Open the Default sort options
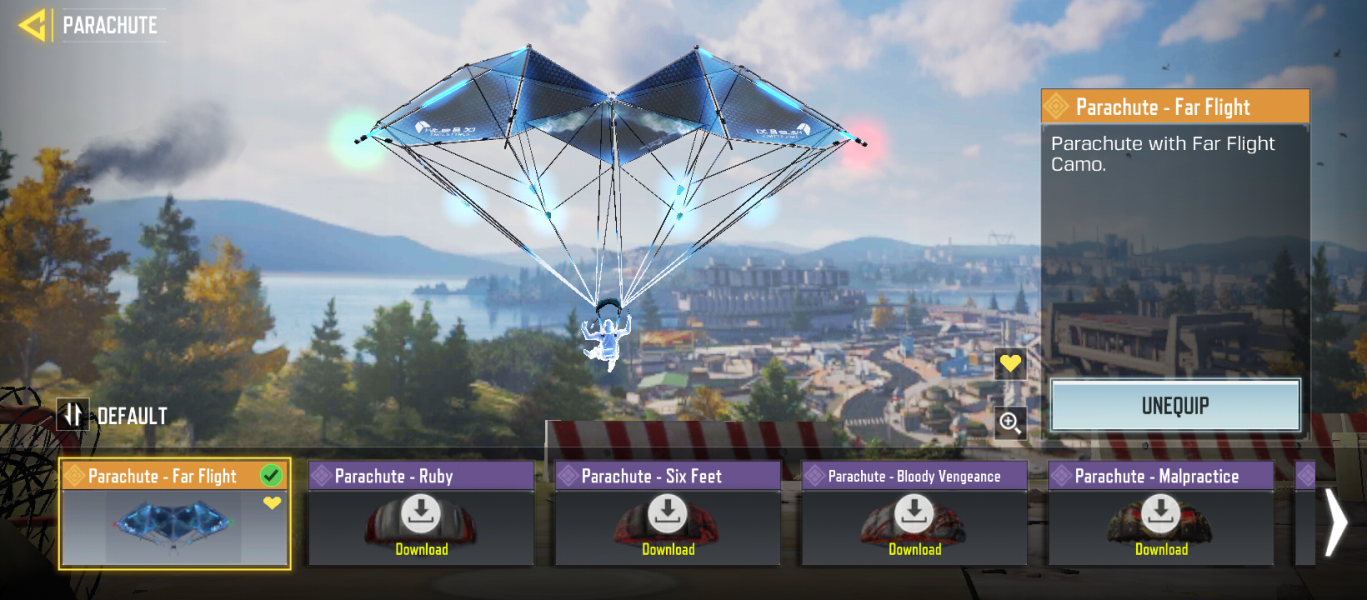Image resolution: width=1367 pixels, height=600 pixels. click(x=112, y=415)
